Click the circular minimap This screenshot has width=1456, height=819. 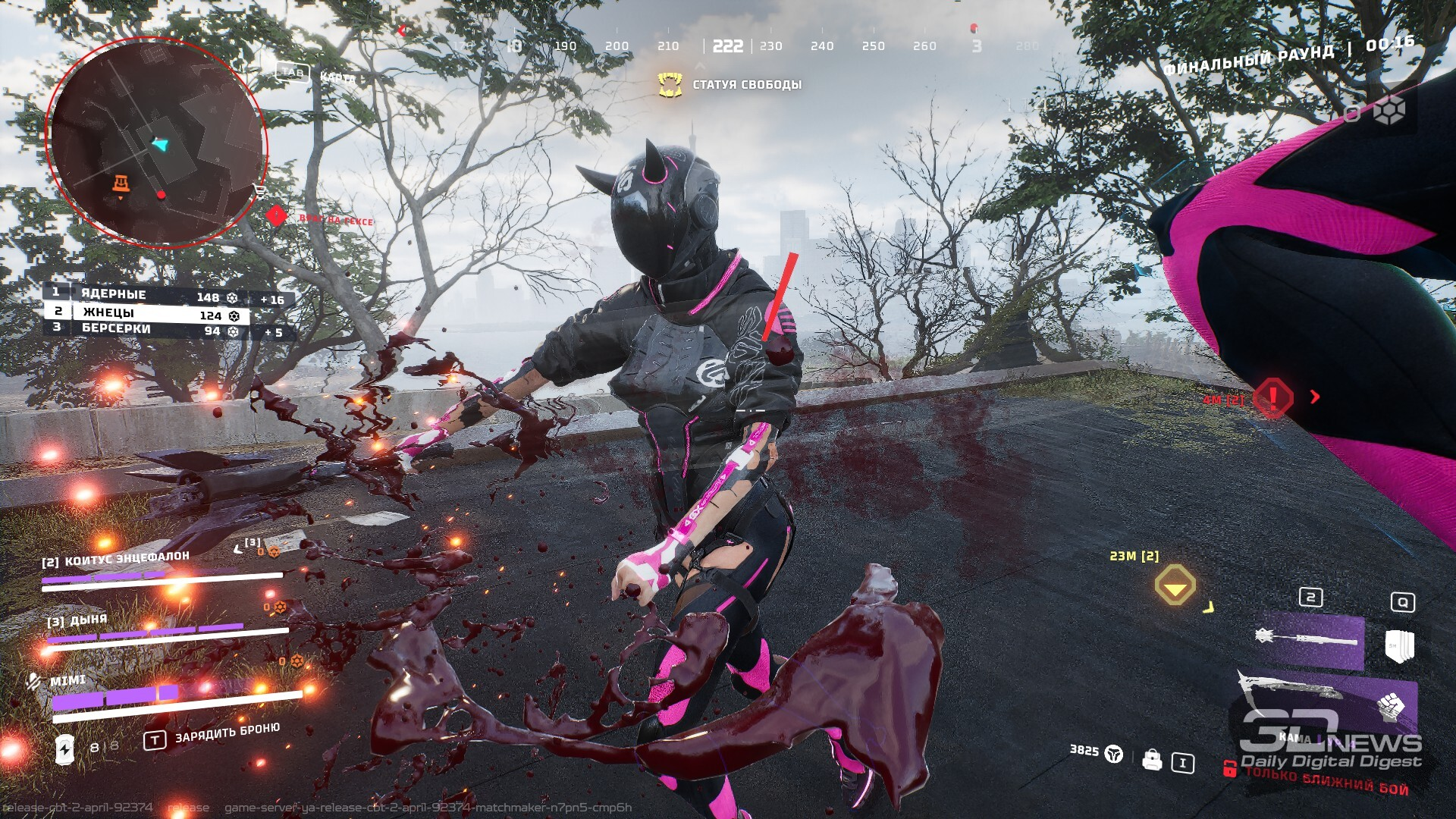click(x=157, y=142)
